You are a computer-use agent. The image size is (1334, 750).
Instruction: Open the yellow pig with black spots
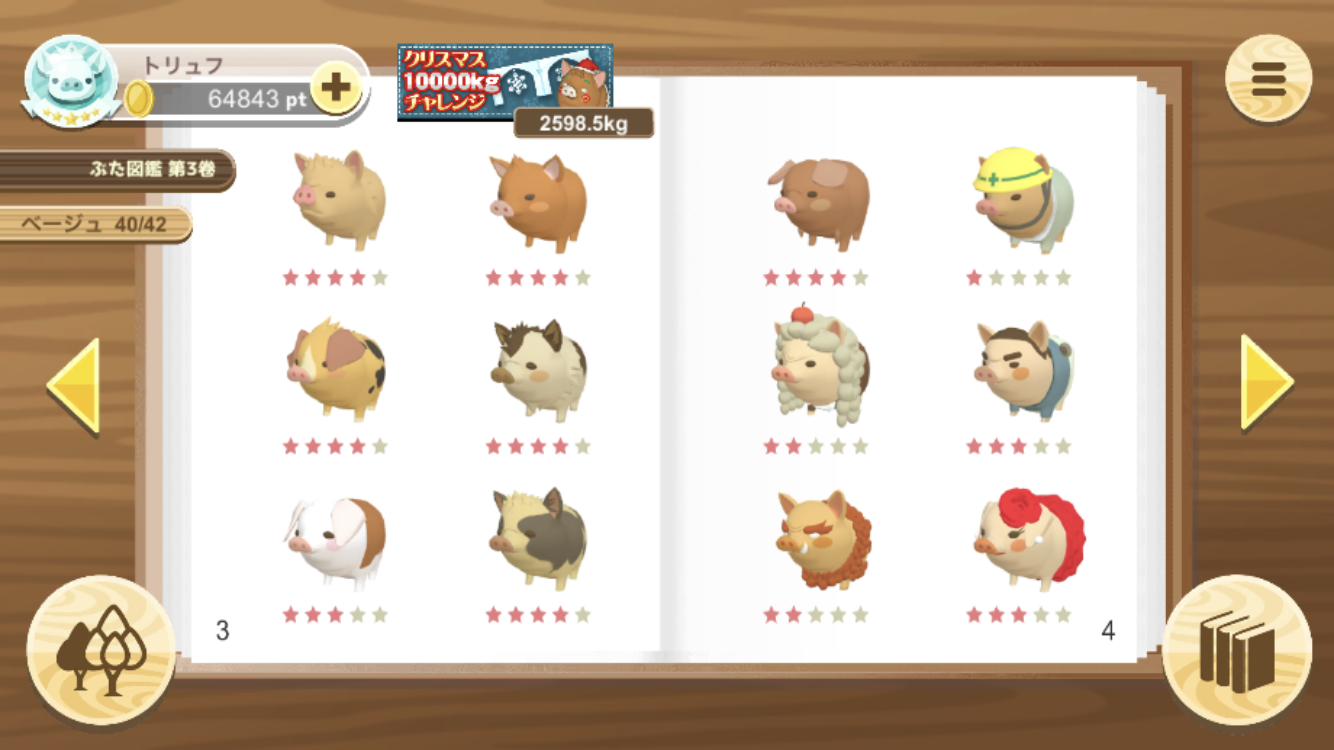tap(335, 370)
